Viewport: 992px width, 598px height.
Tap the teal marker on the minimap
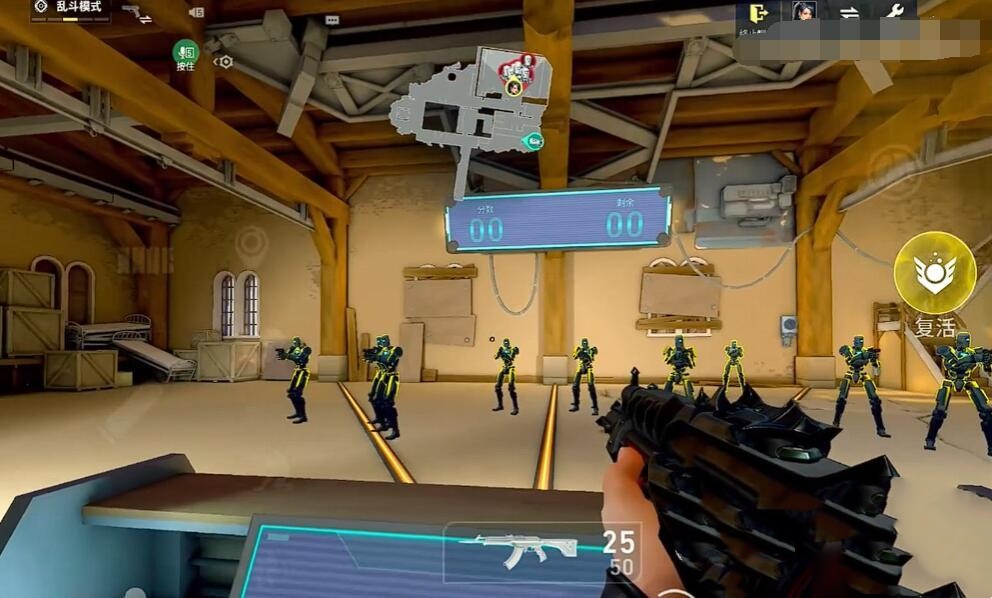[x=535, y=142]
